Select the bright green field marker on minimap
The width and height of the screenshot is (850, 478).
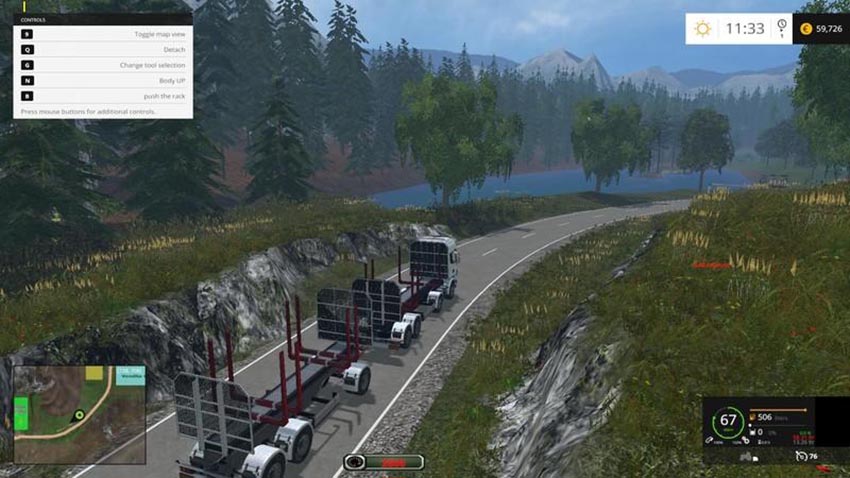(x=21, y=414)
